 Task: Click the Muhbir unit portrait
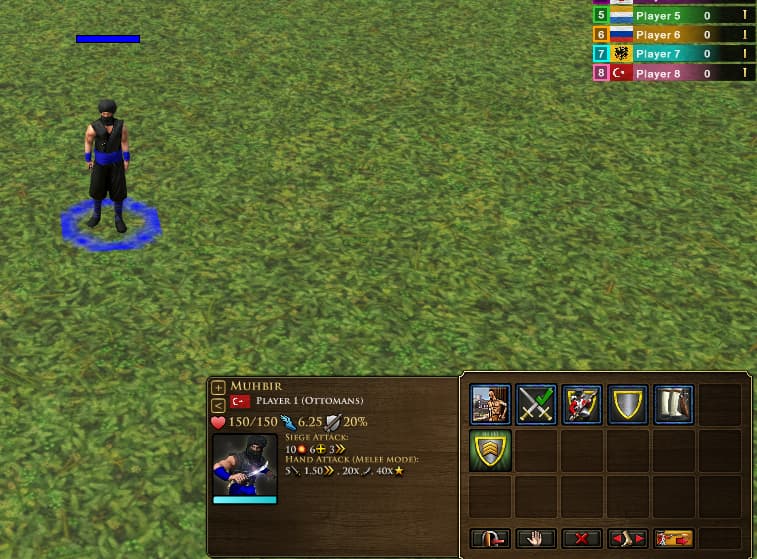click(x=244, y=465)
